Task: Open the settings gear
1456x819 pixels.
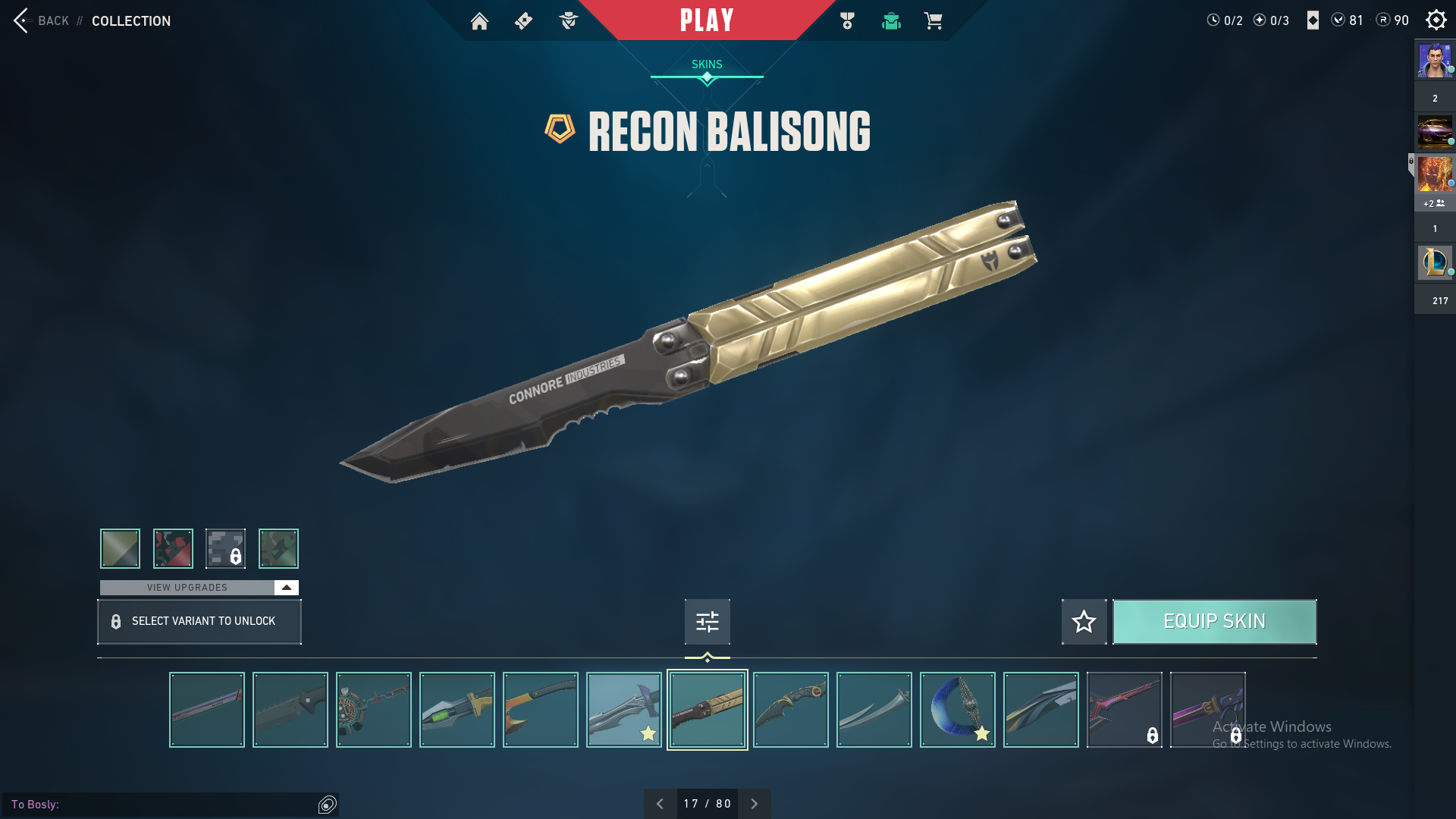Action: (1436, 20)
